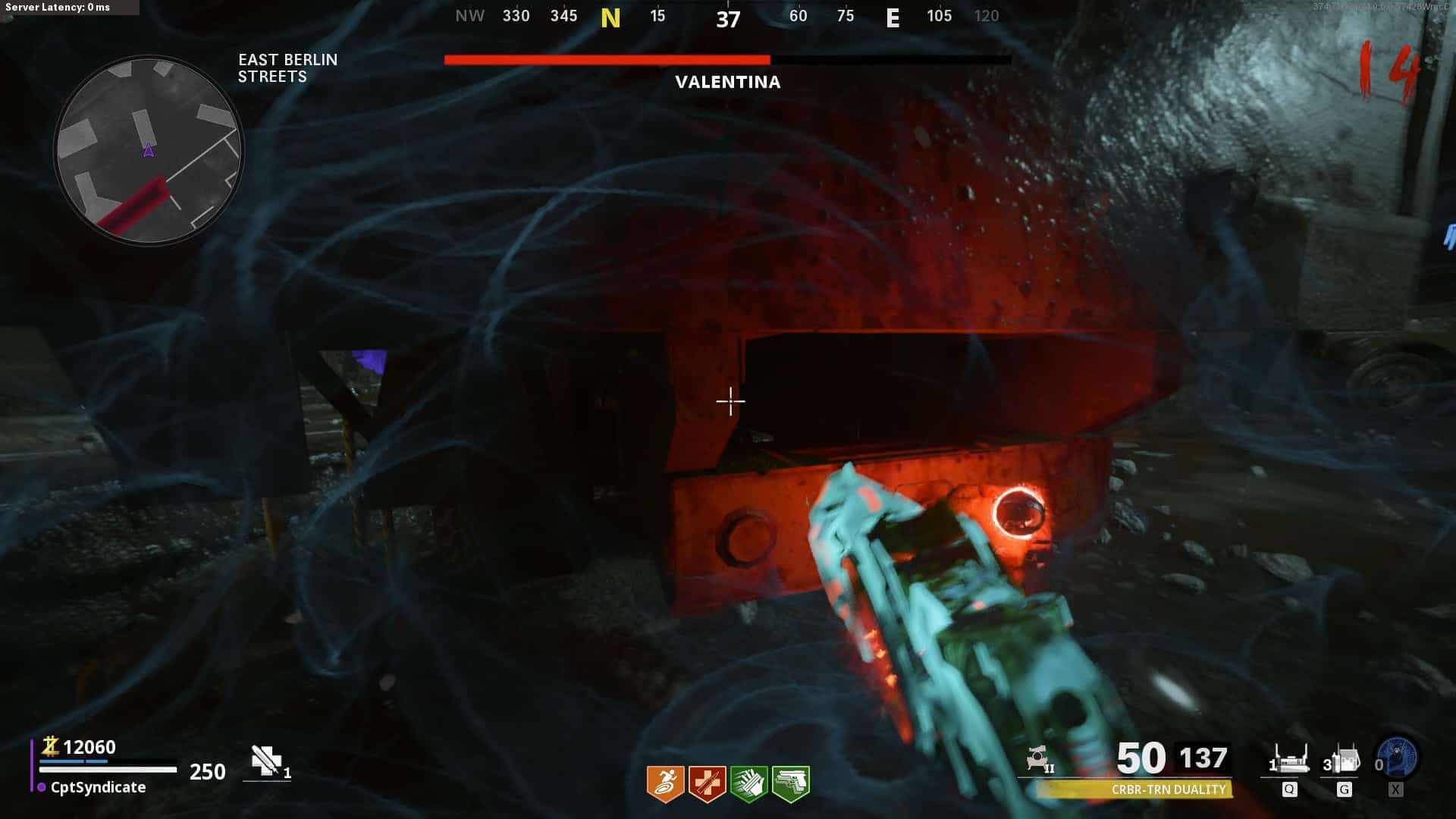This screenshot has width=1456, height=819.
Task: Click the CptSyndicate player name
Action: click(x=98, y=787)
